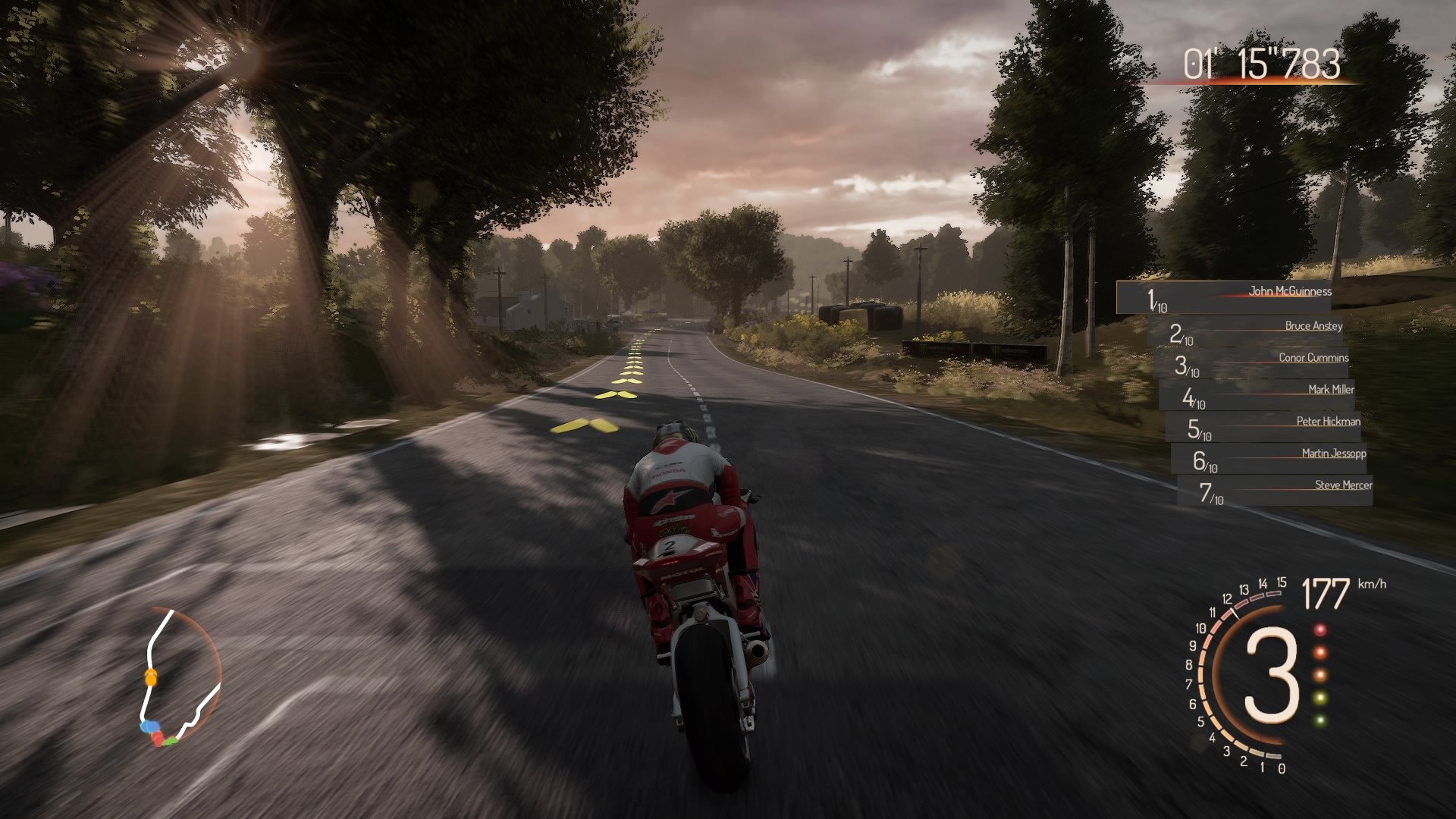Click John McGuinness in first position
The image size is (1456, 819).
pos(1291,290)
